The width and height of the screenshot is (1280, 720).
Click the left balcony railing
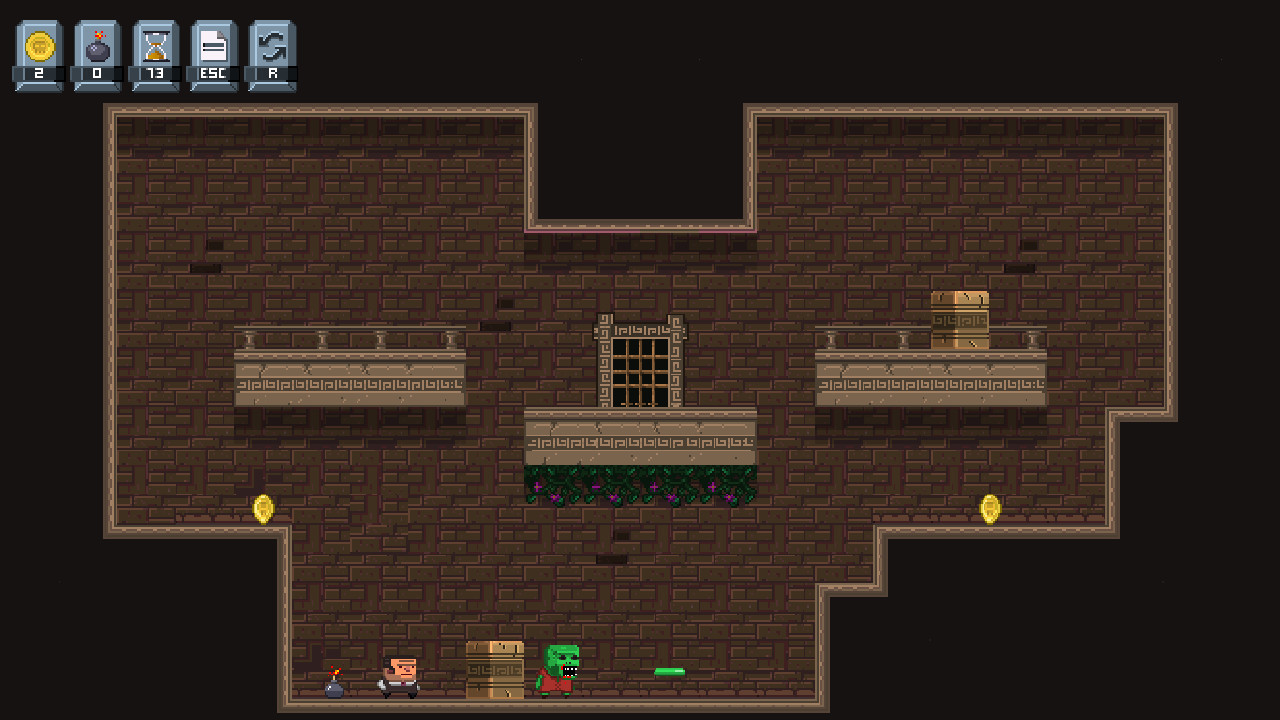tap(350, 340)
